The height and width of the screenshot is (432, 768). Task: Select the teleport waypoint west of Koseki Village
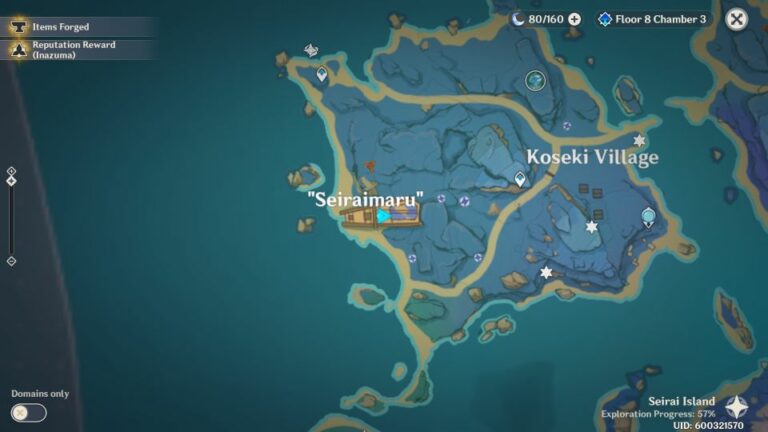pyautogui.click(x=520, y=179)
